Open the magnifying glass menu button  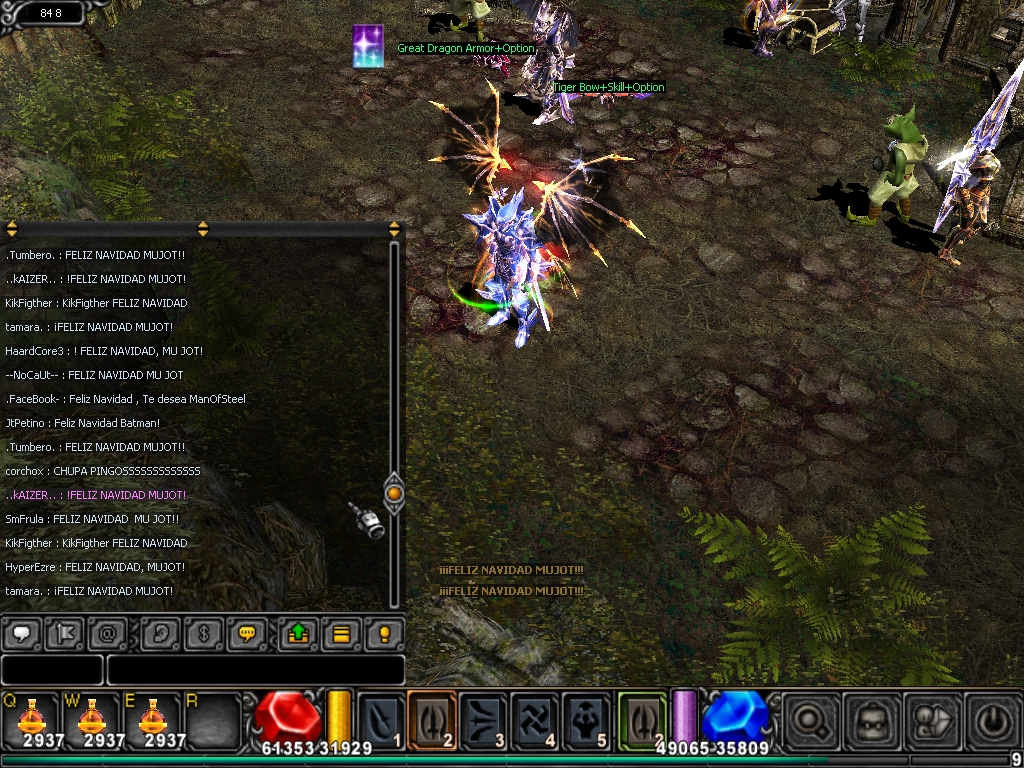[x=806, y=718]
